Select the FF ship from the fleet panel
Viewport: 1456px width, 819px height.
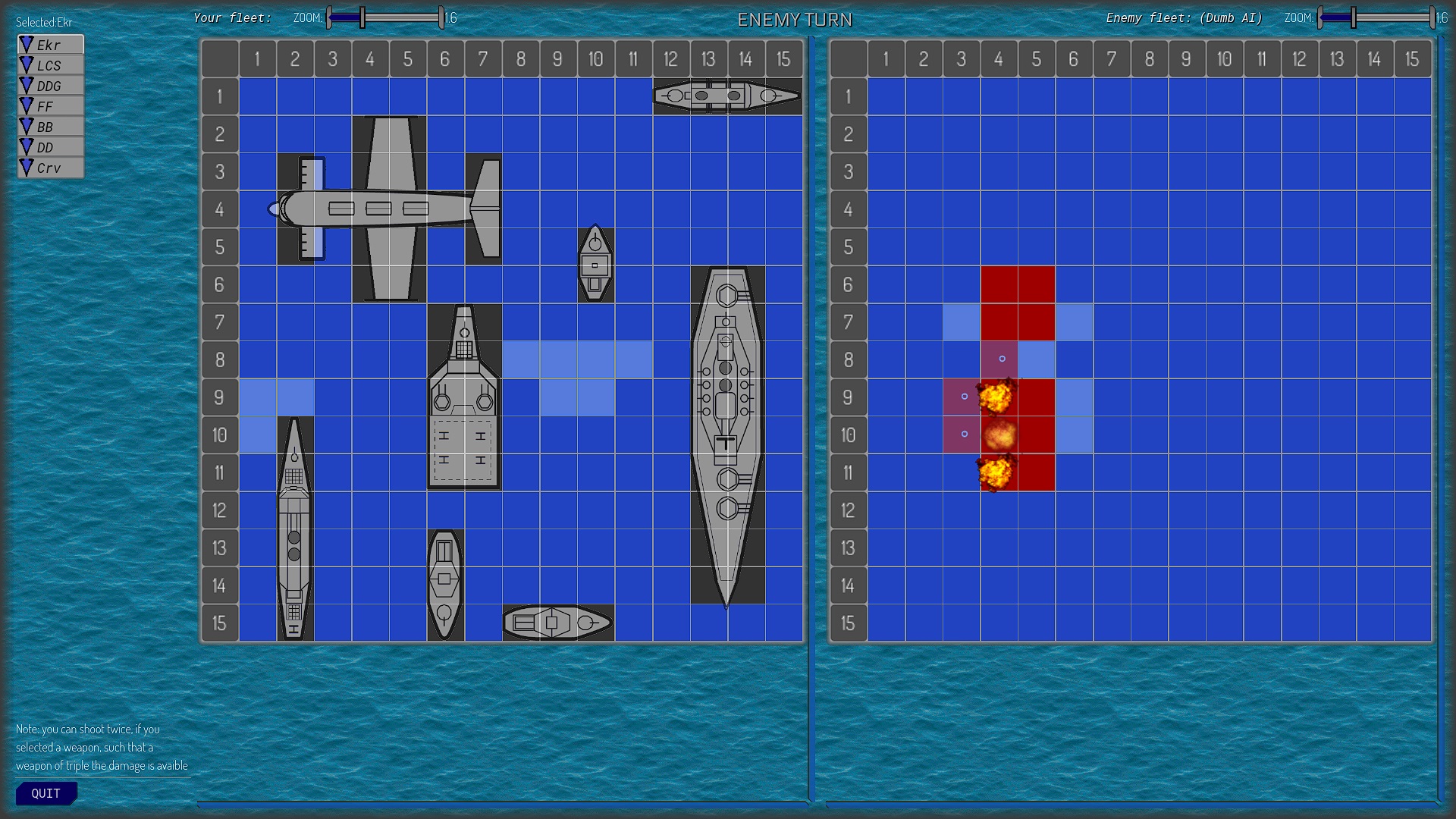[x=47, y=105]
